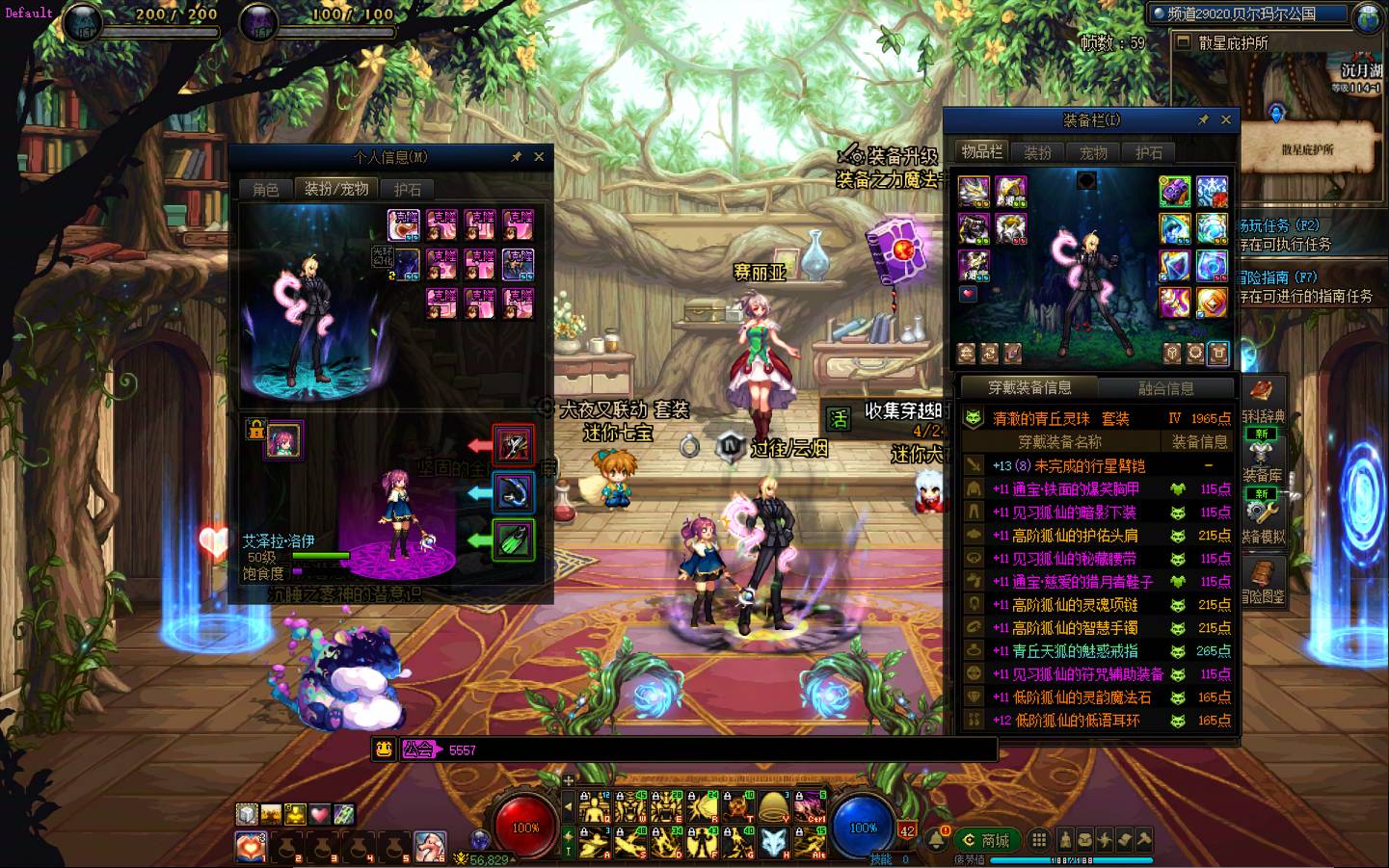Switch to the 宠物 tab in 装备栏
1389x868 pixels.
coord(1093,152)
